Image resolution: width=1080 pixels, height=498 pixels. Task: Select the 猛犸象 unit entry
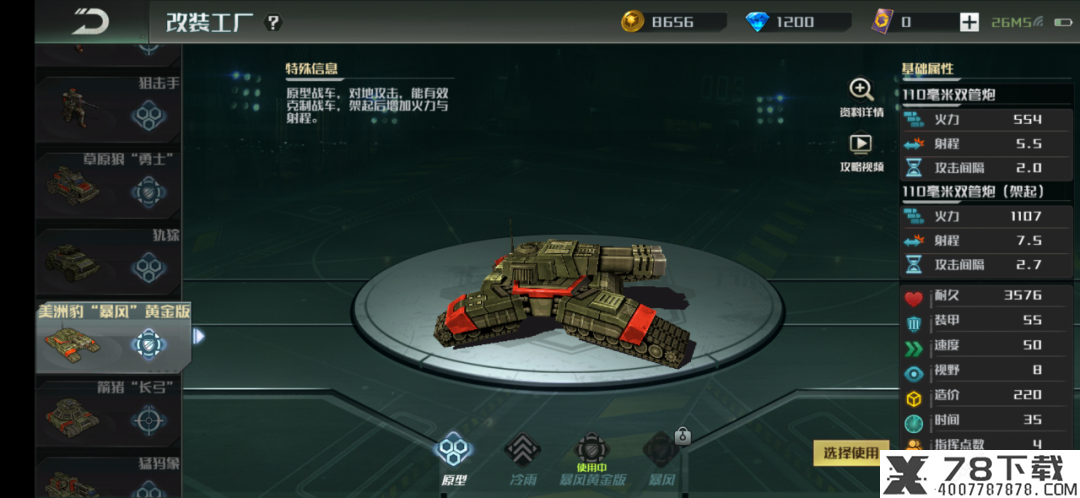(x=108, y=477)
